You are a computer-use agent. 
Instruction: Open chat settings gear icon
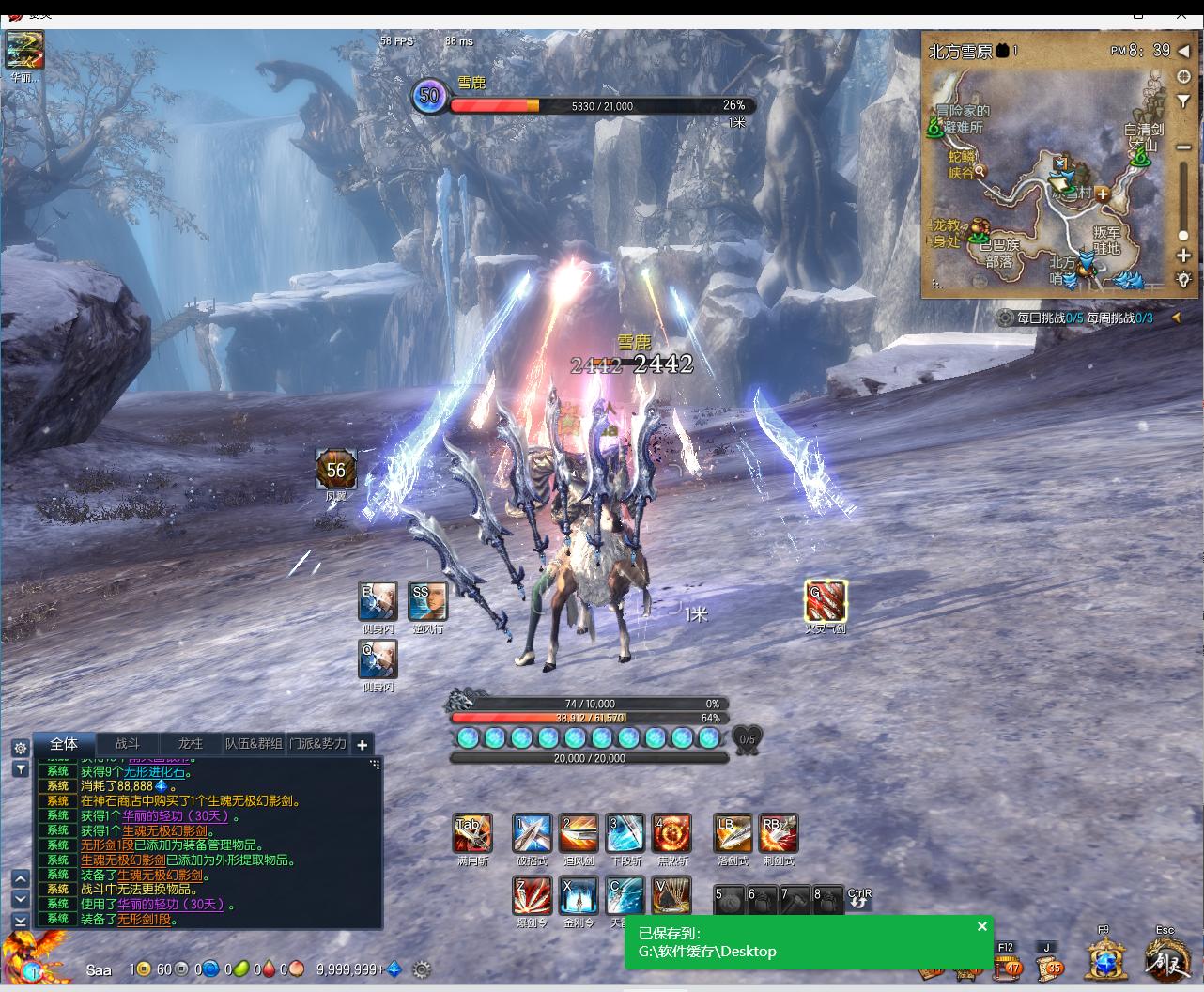tap(20, 748)
